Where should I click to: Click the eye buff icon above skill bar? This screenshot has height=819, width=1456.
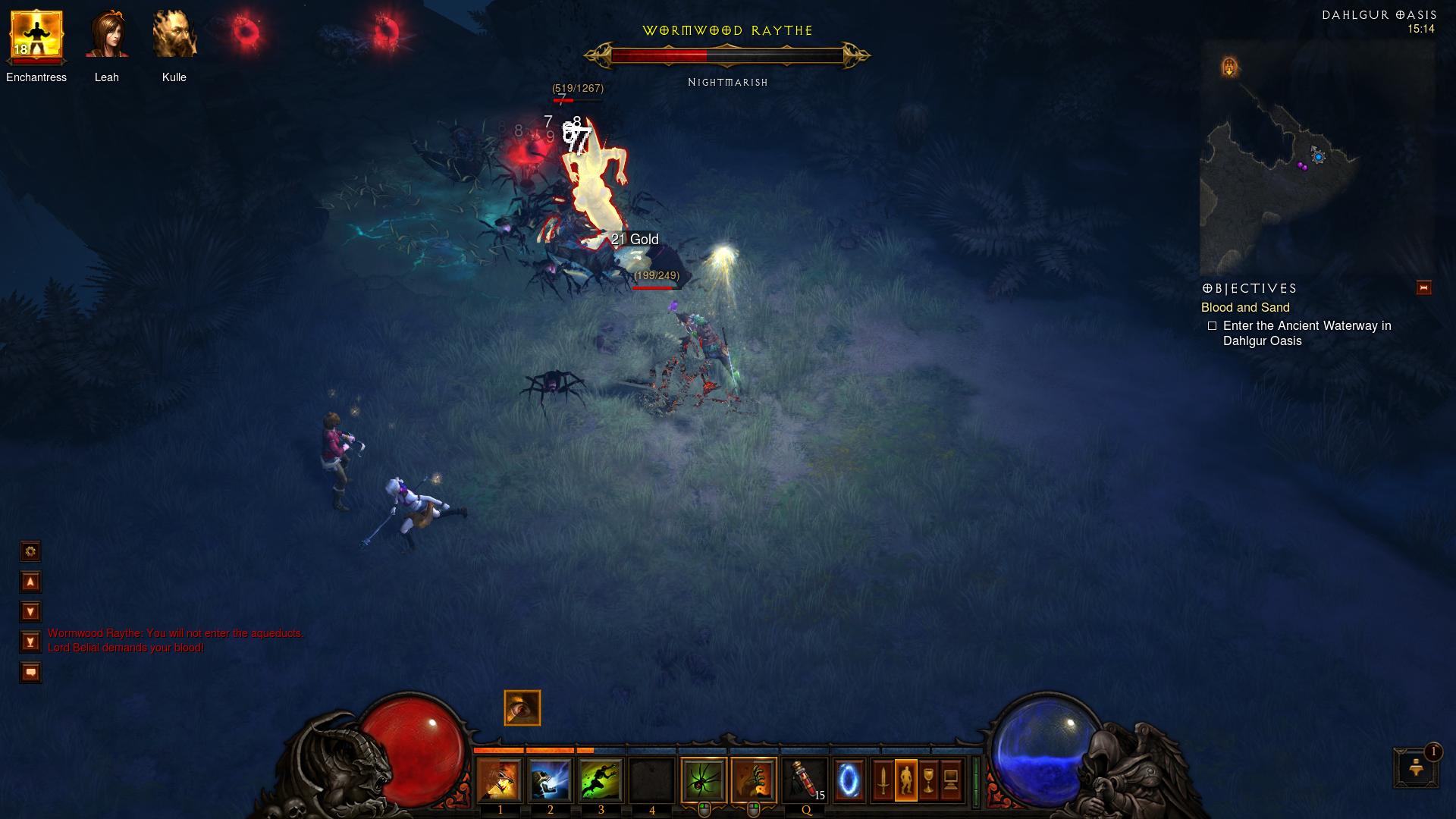(x=522, y=708)
